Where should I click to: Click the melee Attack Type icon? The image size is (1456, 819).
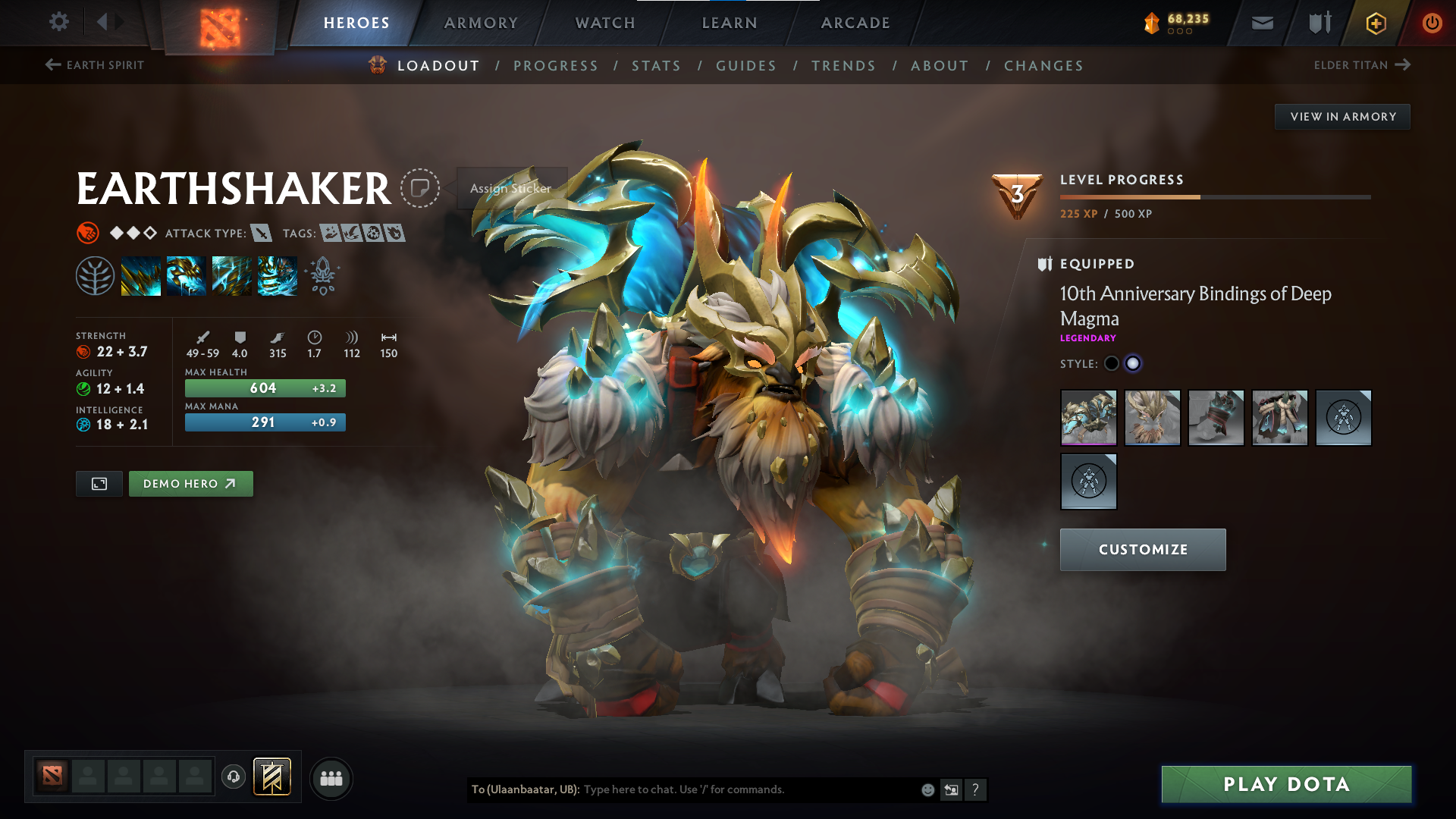coord(260,234)
